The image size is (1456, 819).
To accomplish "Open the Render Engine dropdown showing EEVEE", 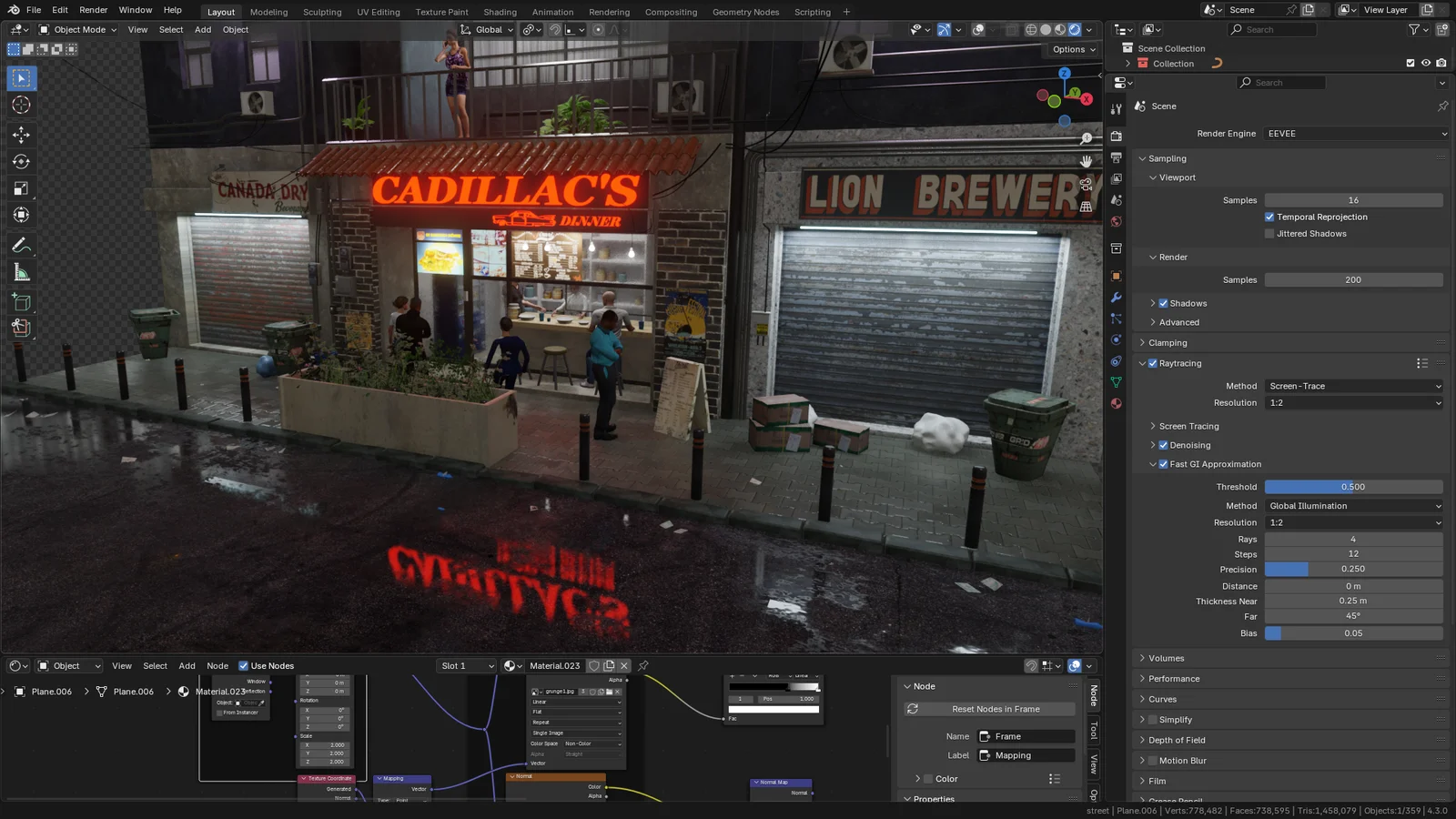I will 1355,133.
